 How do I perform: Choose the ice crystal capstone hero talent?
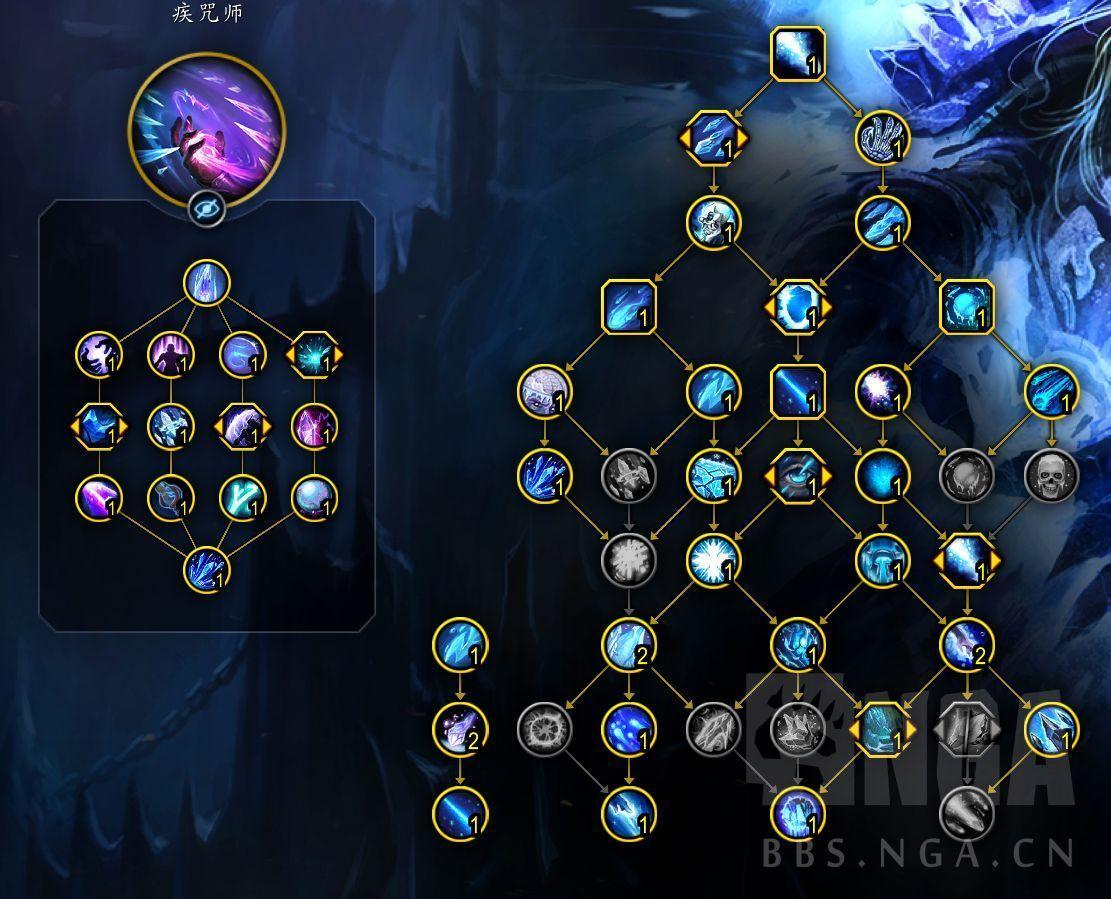pos(207,571)
